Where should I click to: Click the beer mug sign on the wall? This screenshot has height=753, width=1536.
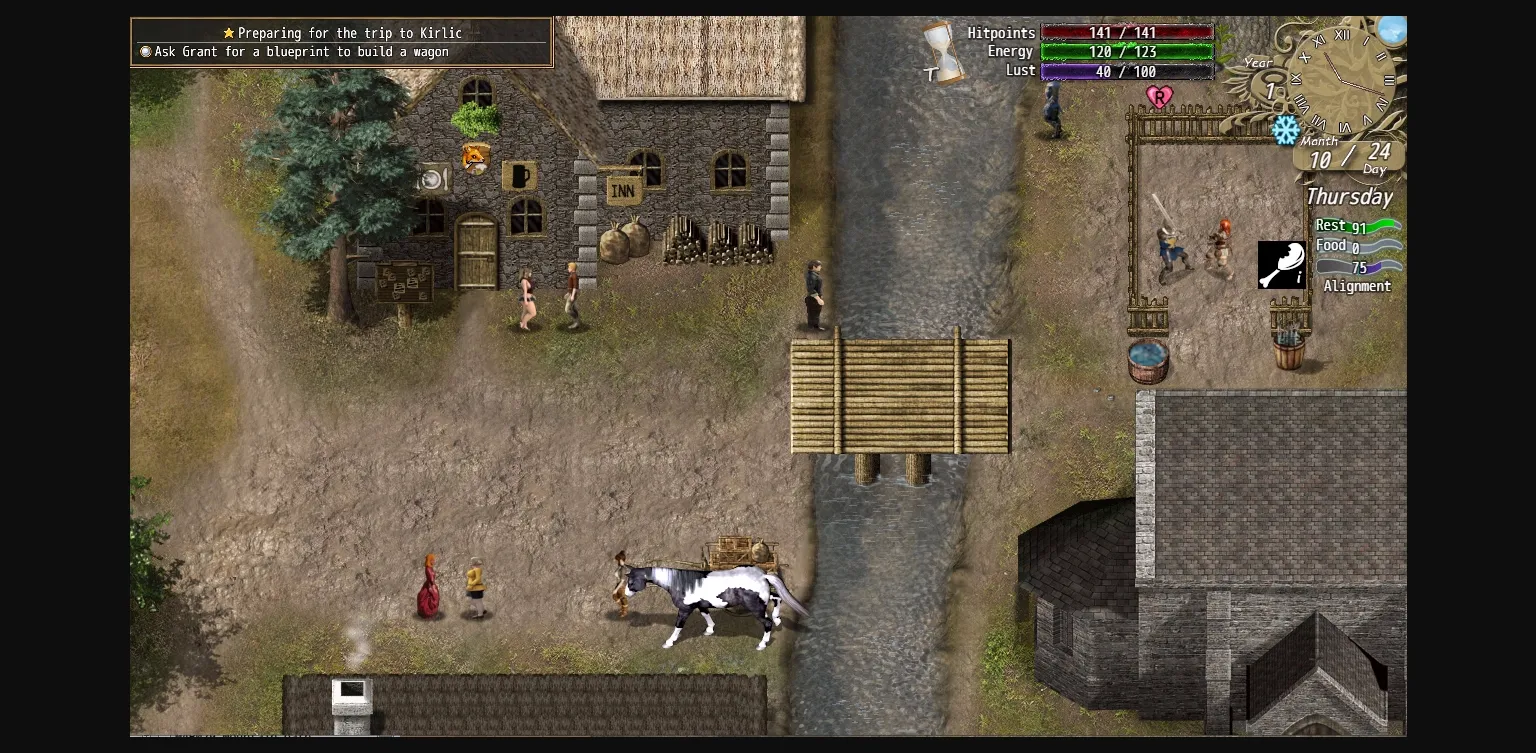[521, 177]
